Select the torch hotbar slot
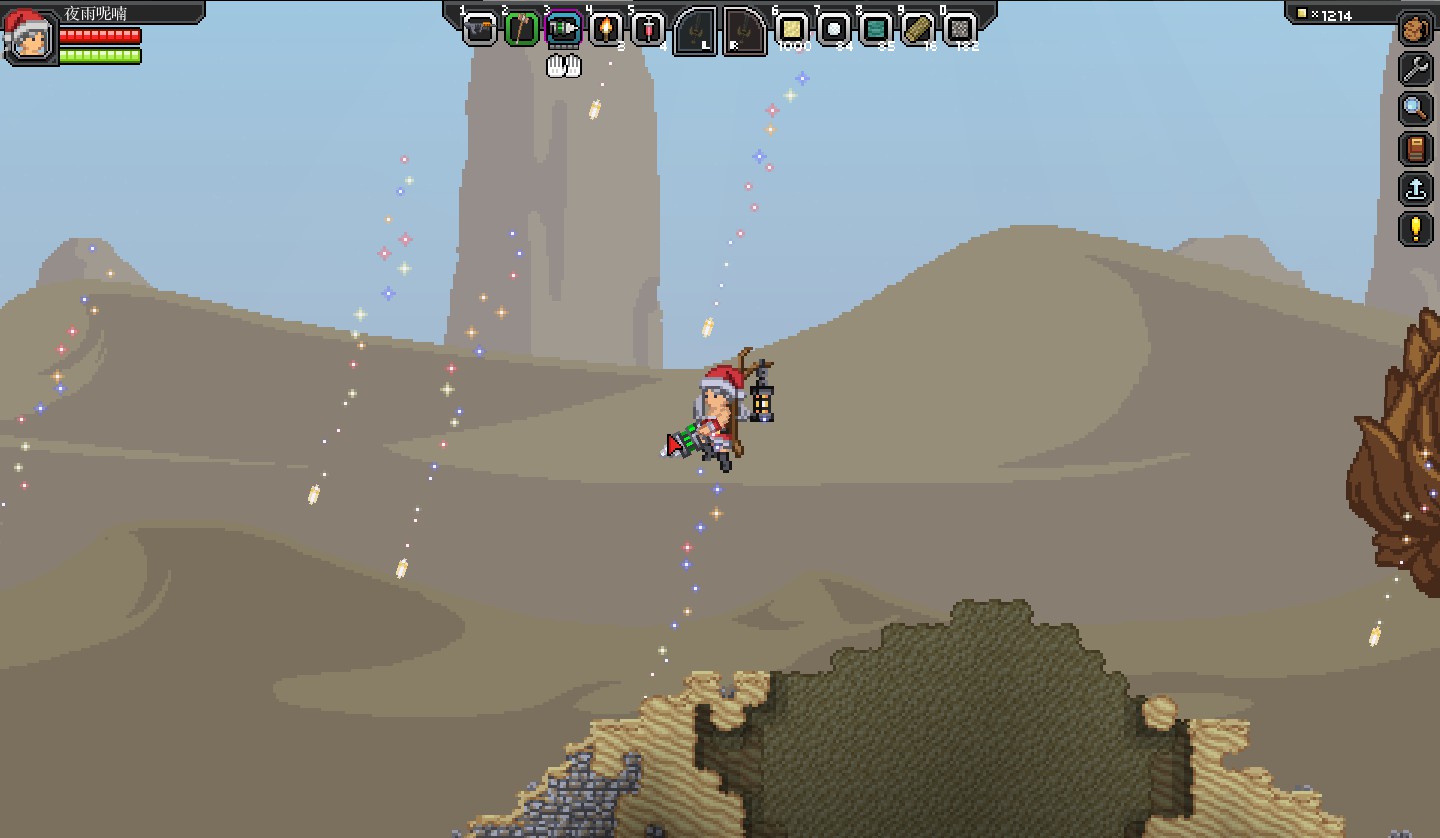1440x838 pixels. tap(606, 29)
